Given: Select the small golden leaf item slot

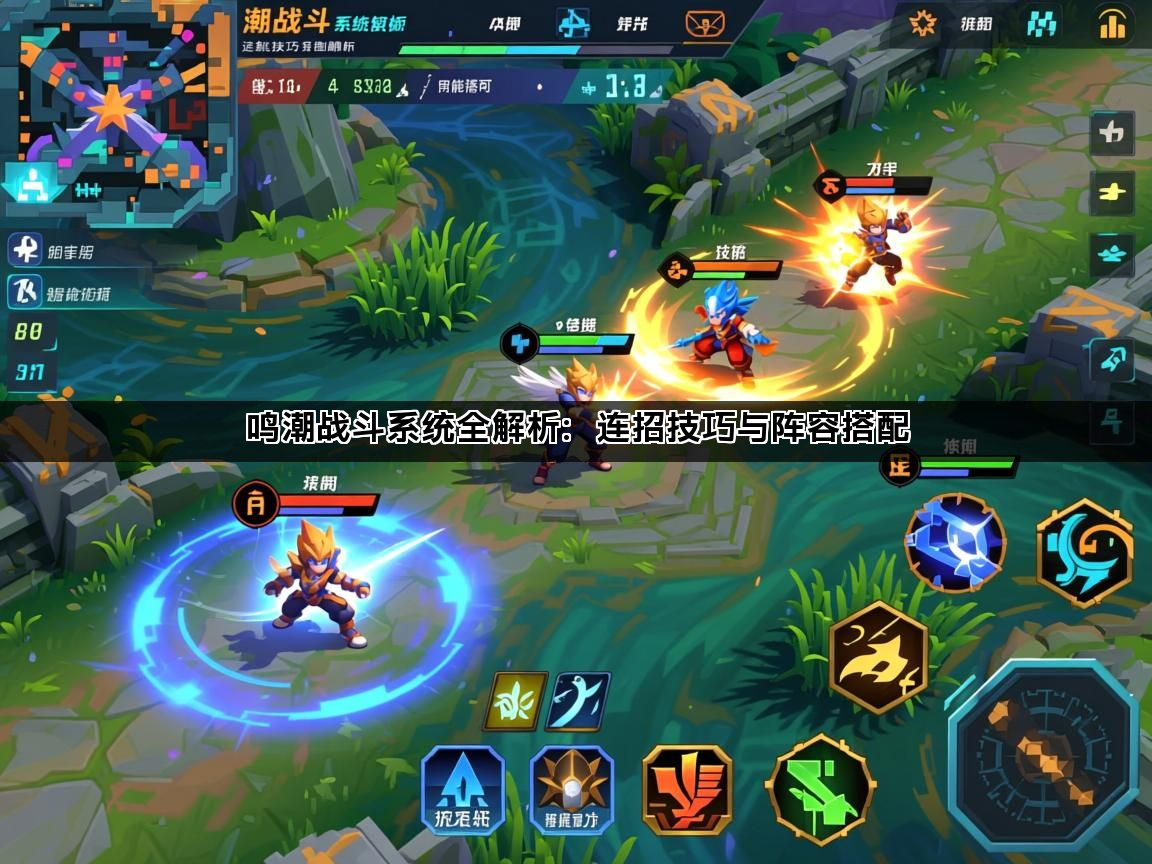Looking at the screenshot, I should point(515,701).
